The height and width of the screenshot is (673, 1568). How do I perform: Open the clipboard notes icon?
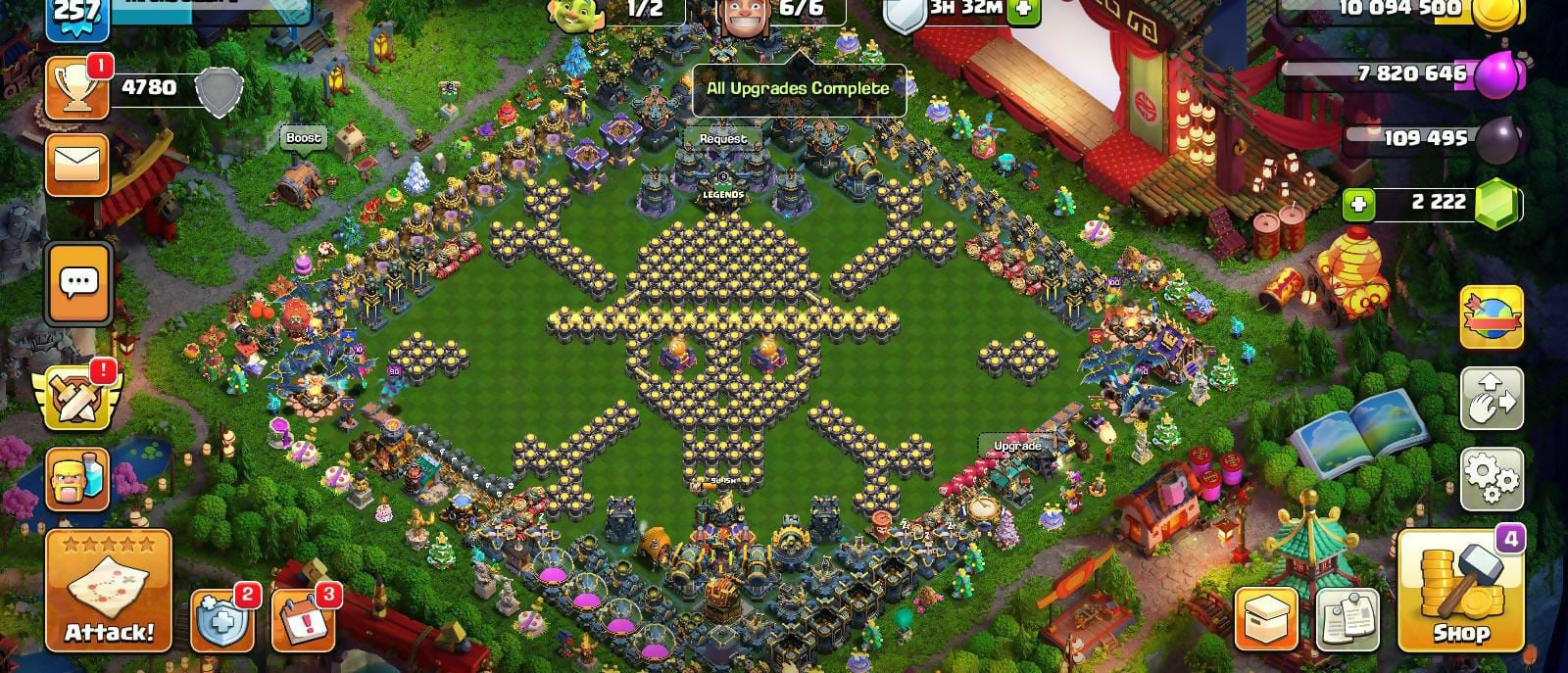(1347, 619)
